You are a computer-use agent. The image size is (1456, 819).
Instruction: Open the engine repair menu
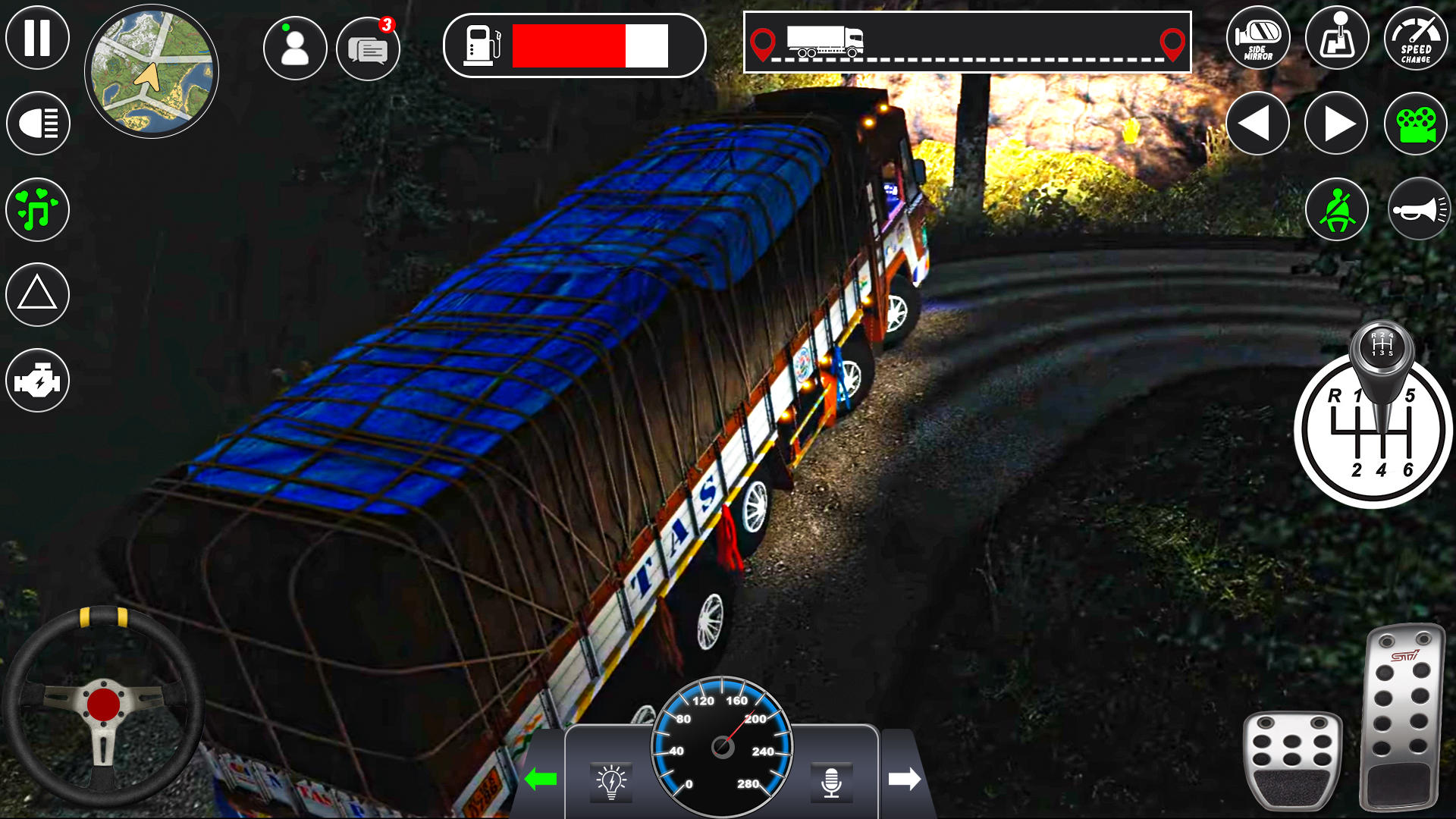pyautogui.click(x=37, y=380)
